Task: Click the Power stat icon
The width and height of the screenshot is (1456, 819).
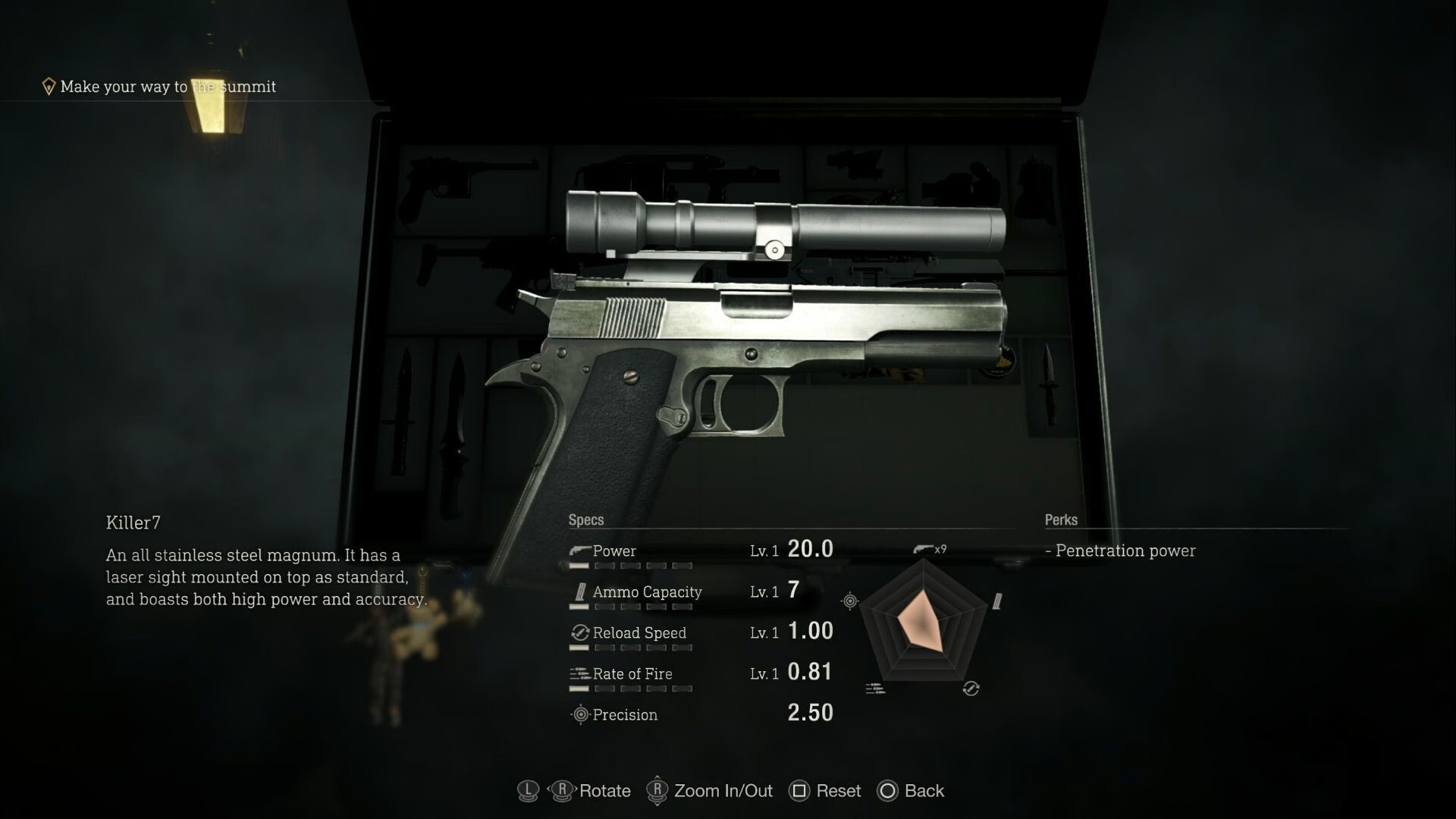Action: (579, 550)
